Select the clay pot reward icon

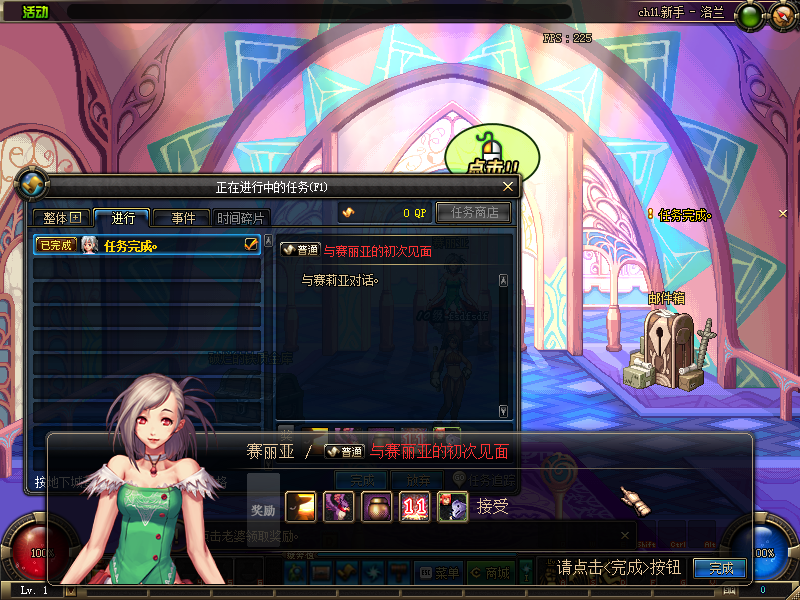coord(377,507)
